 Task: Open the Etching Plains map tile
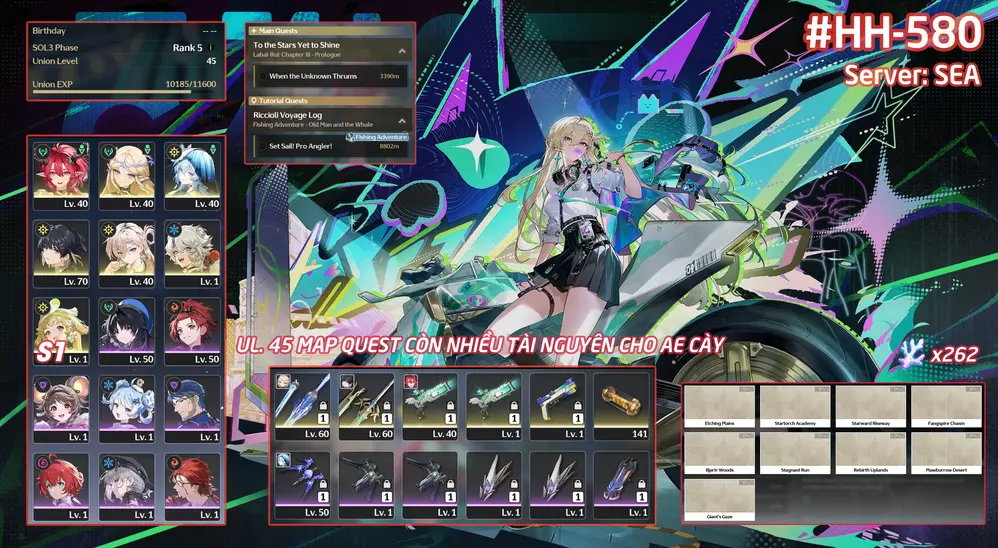click(720, 406)
